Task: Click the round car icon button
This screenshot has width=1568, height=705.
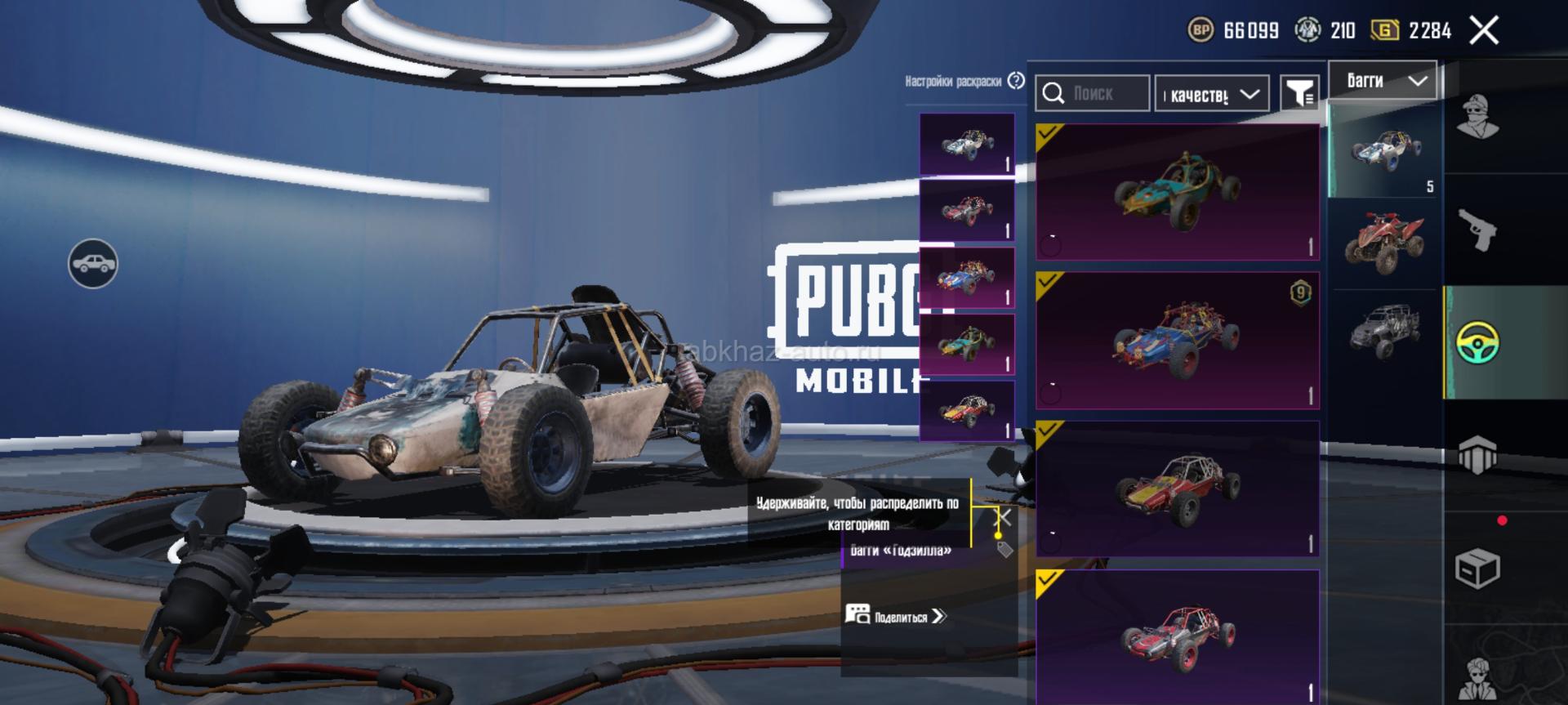Action: [x=93, y=264]
